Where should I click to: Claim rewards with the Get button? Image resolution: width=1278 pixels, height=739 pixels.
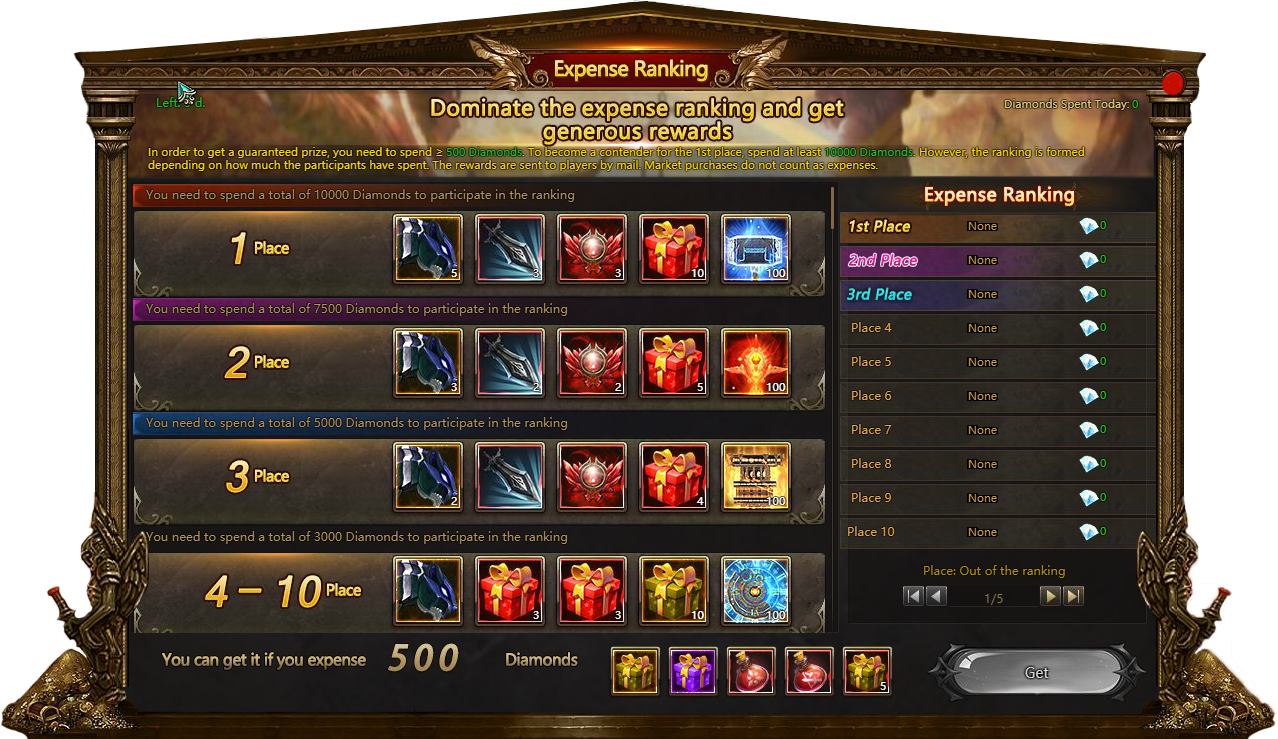[x=1037, y=673]
